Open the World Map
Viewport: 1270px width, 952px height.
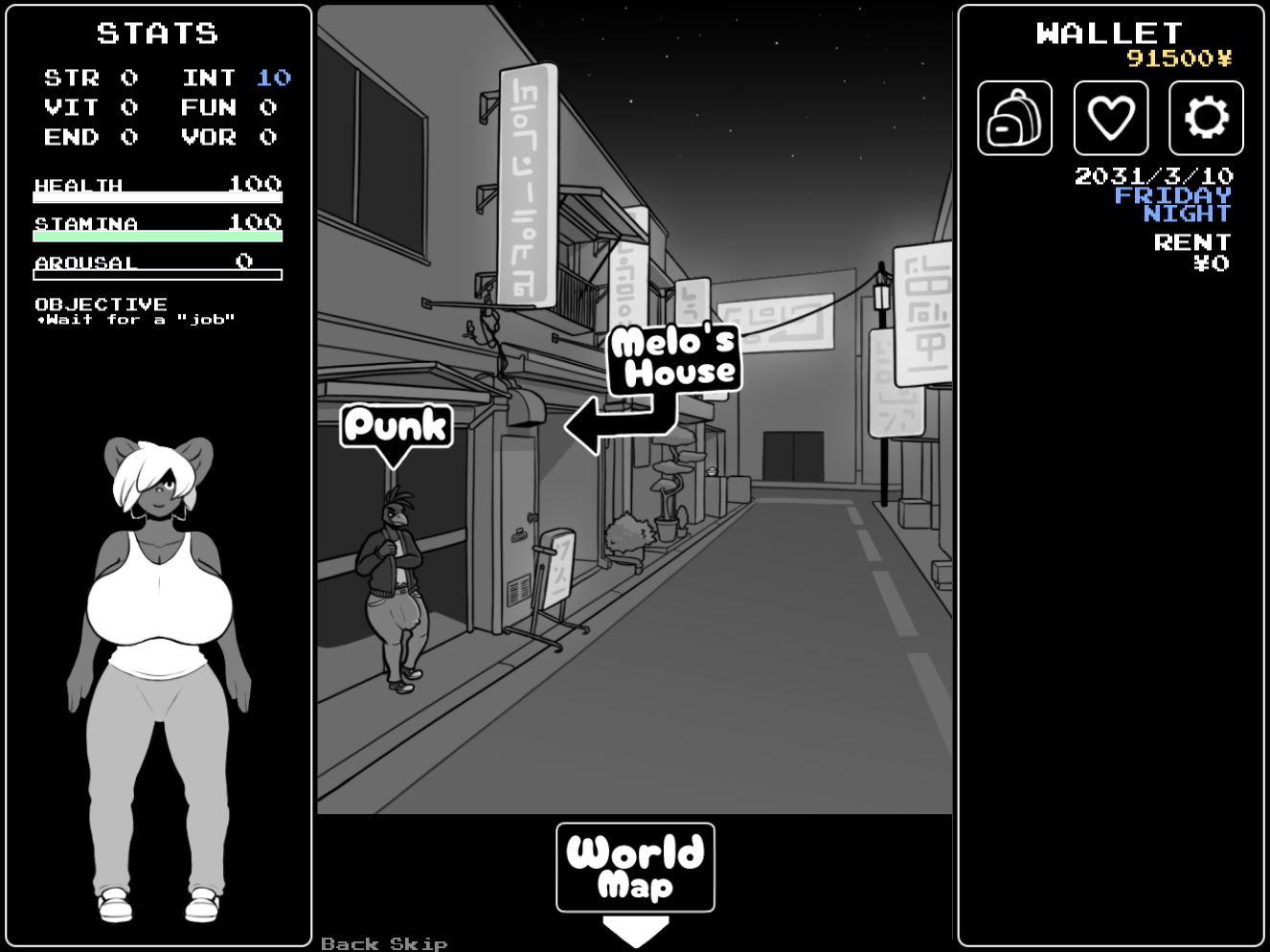(x=634, y=868)
